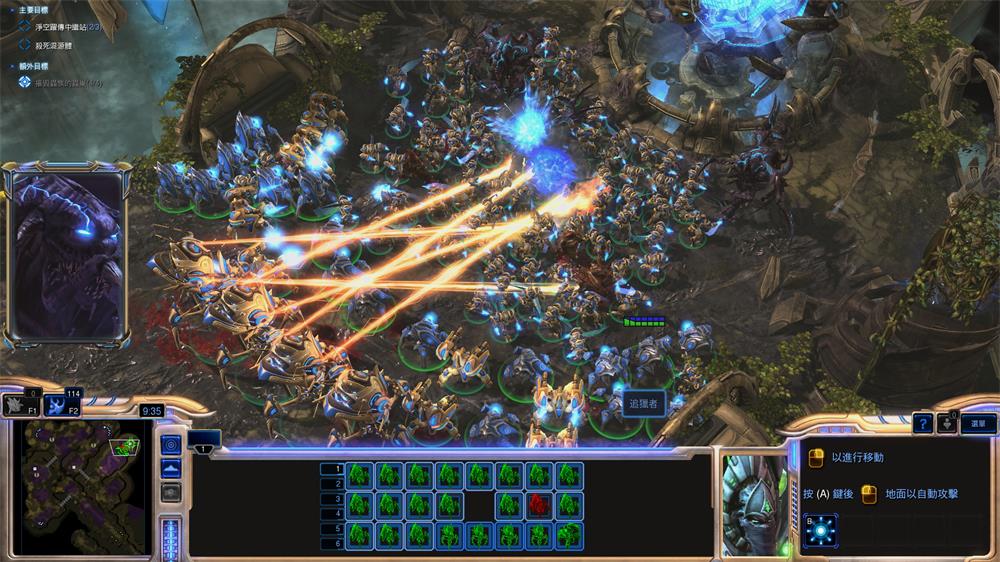Select control group 1 tab

204,447
